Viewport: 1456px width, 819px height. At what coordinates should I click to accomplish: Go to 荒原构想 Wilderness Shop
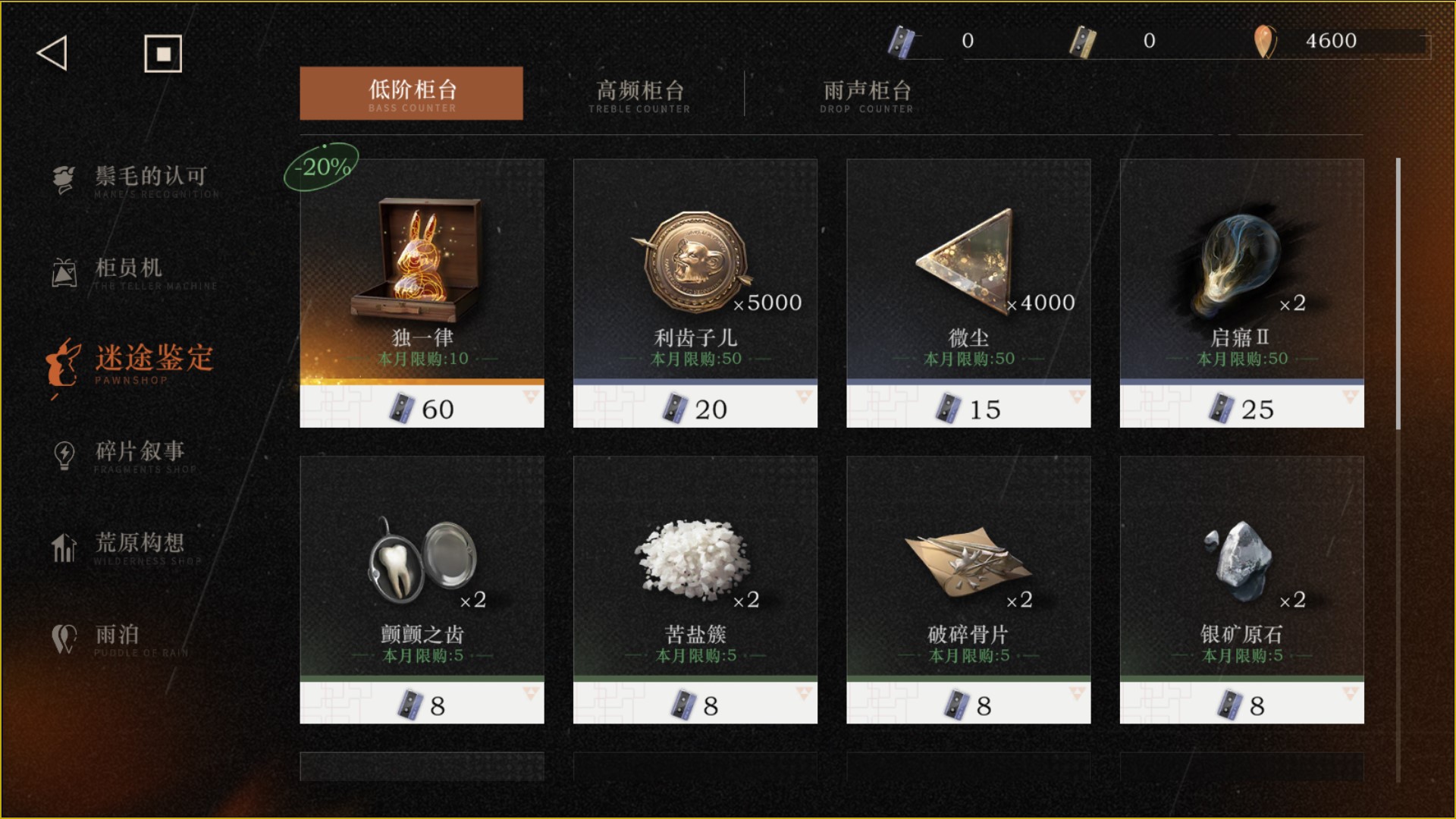click(x=140, y=546)
